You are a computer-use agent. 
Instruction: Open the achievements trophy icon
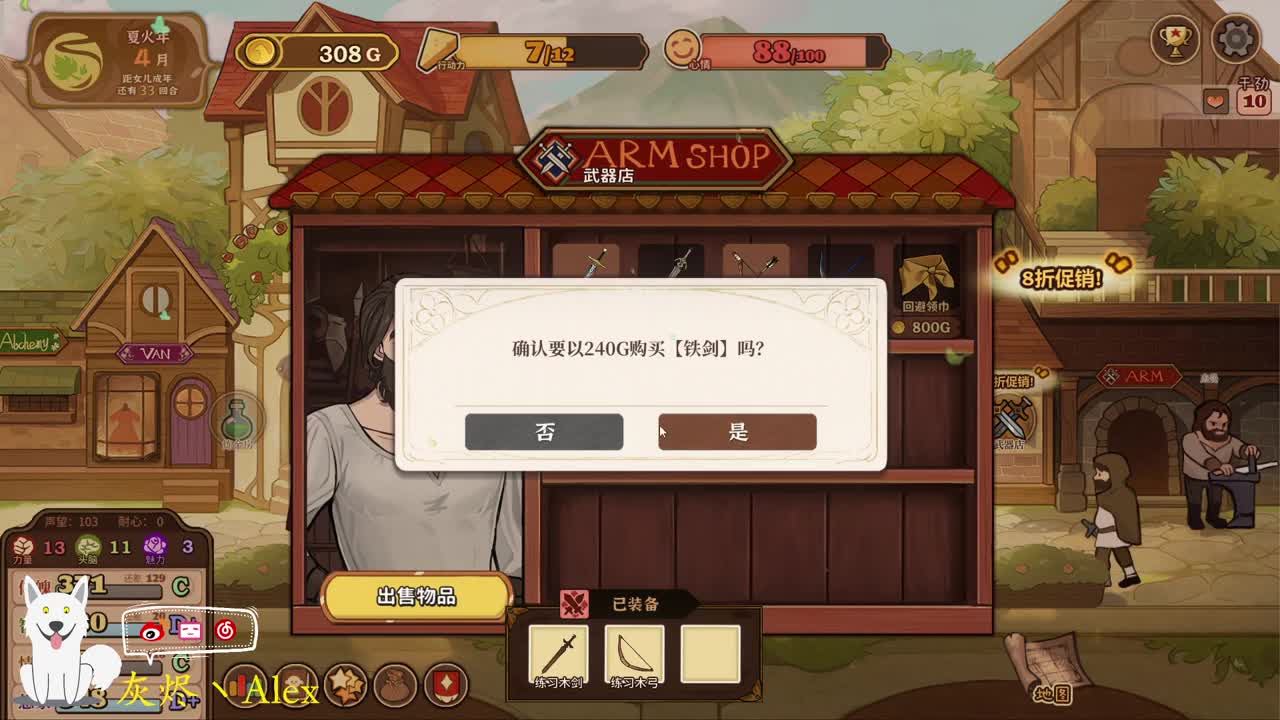coord(1177,41)
